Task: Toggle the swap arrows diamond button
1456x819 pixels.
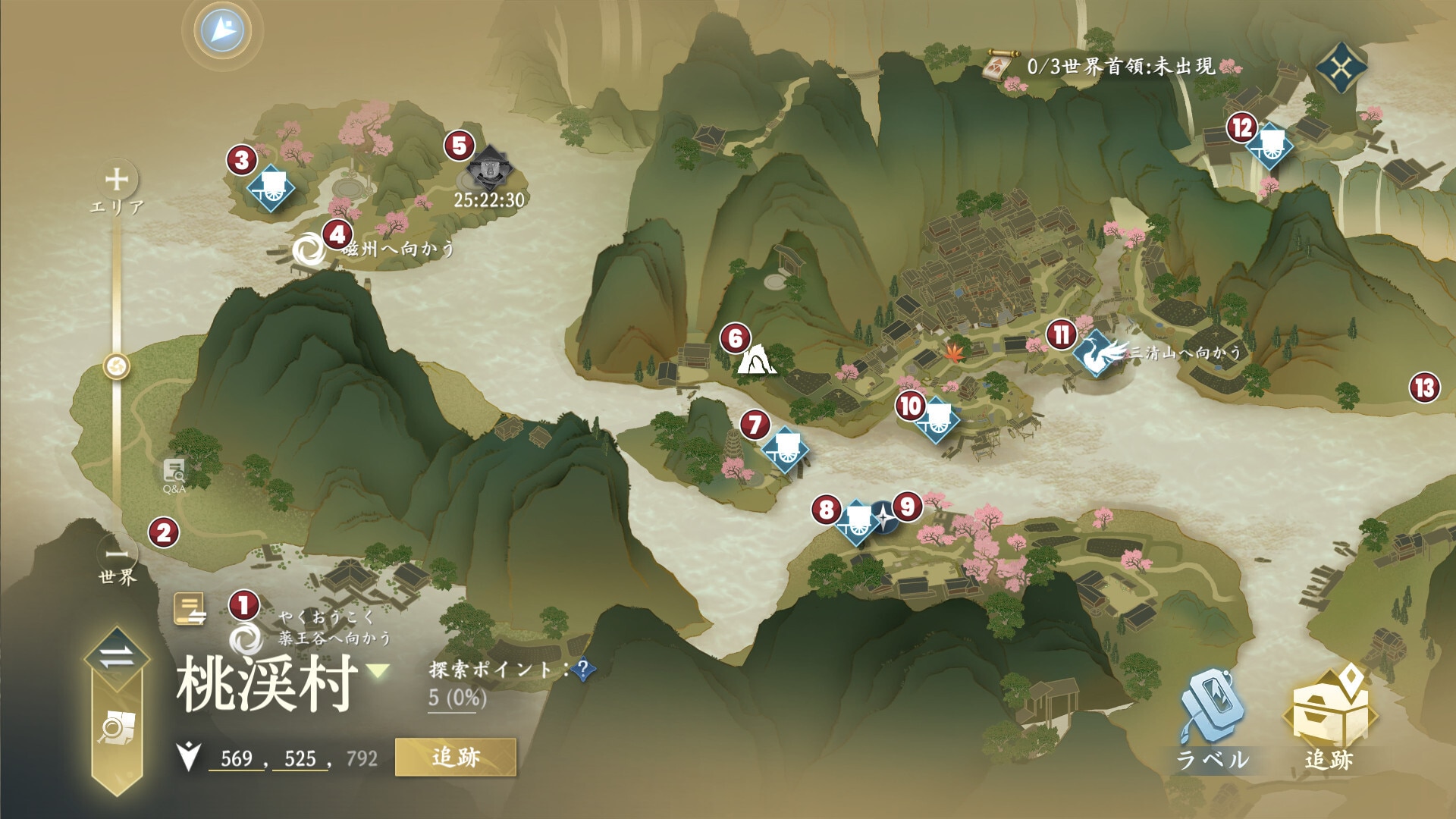Action: (x=116, y=657)
